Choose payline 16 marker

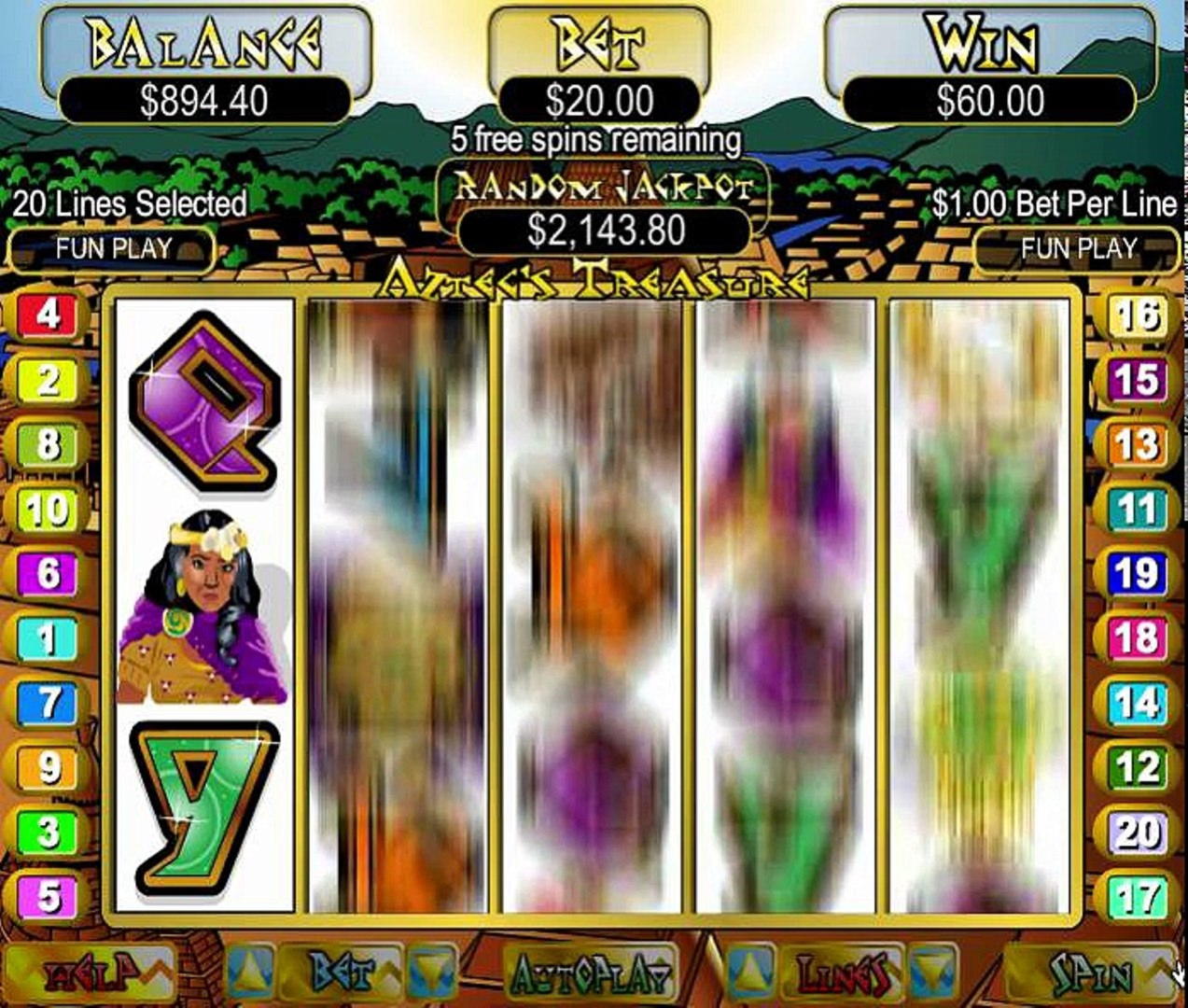pyautogui.click(x=1138, y=315)
